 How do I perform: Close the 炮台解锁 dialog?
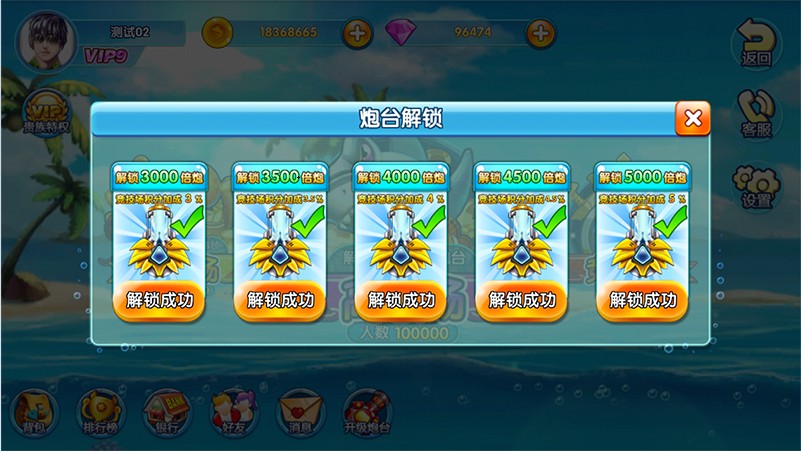click(692, 119)
